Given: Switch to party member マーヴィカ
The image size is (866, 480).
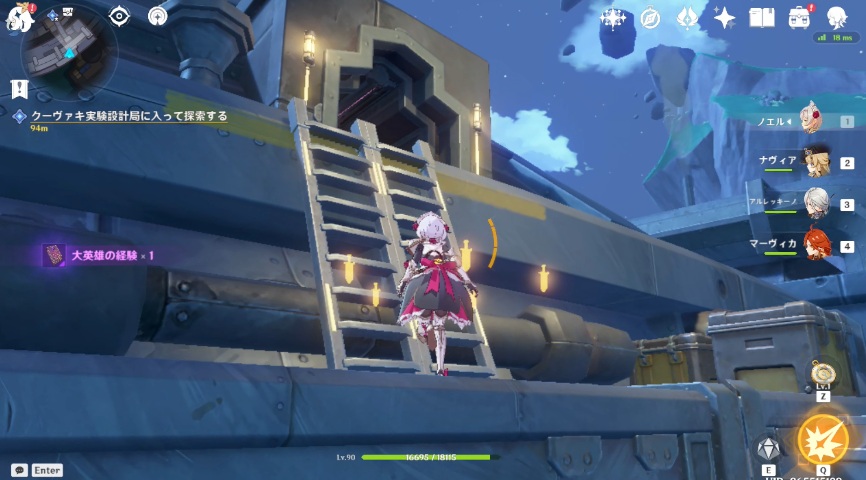Looking at the screenshot, I should [816, 245].
